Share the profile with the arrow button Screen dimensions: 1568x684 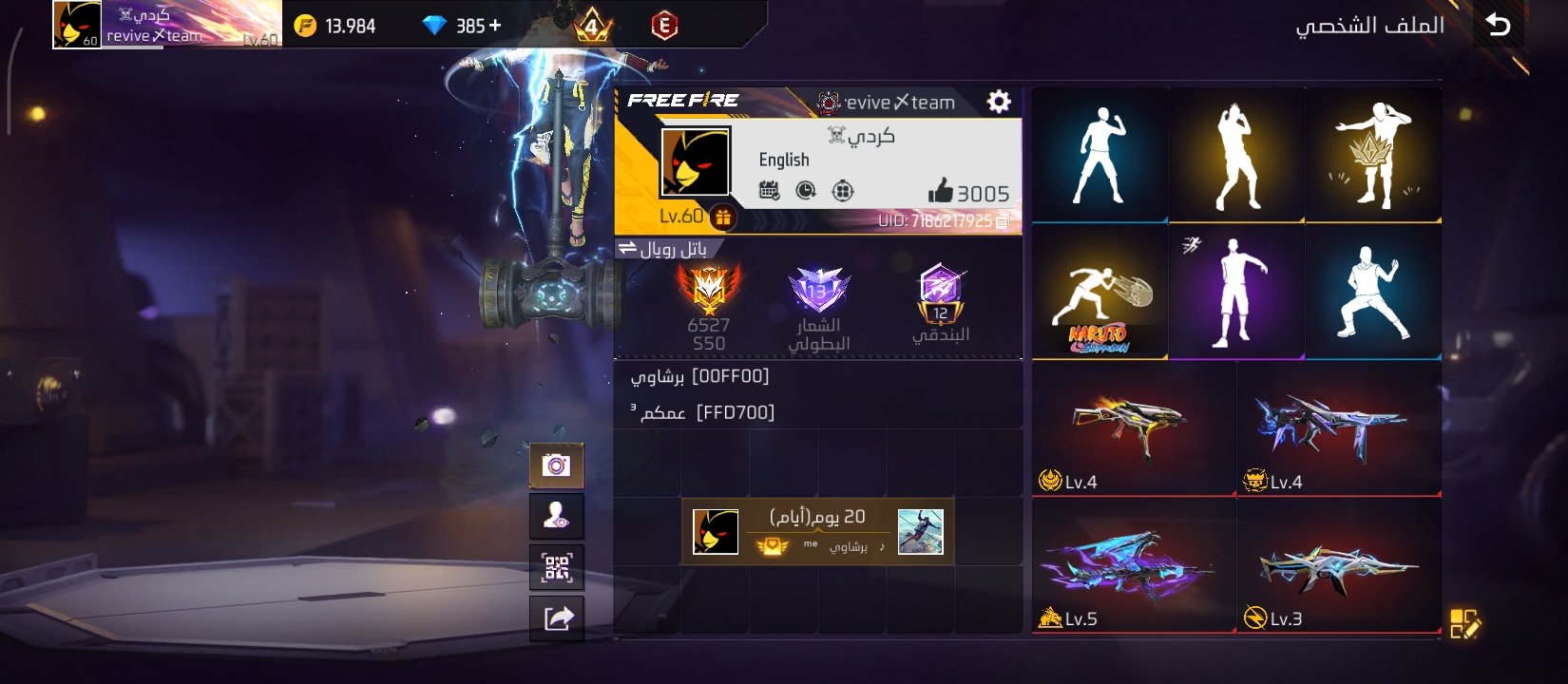[556, 618]
